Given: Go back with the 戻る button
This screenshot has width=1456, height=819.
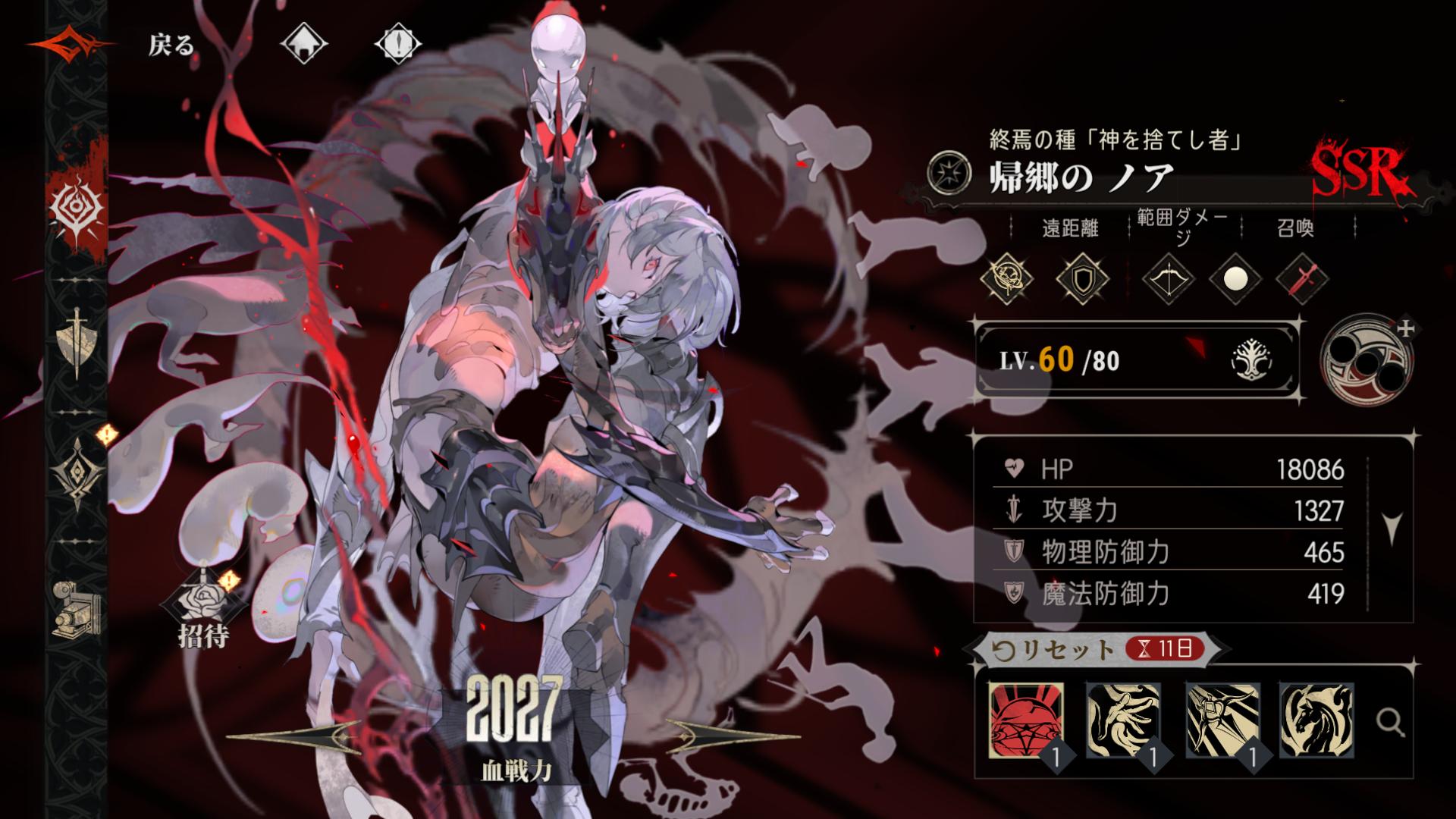Looking at the screenshot, I should tap(171, 45).
